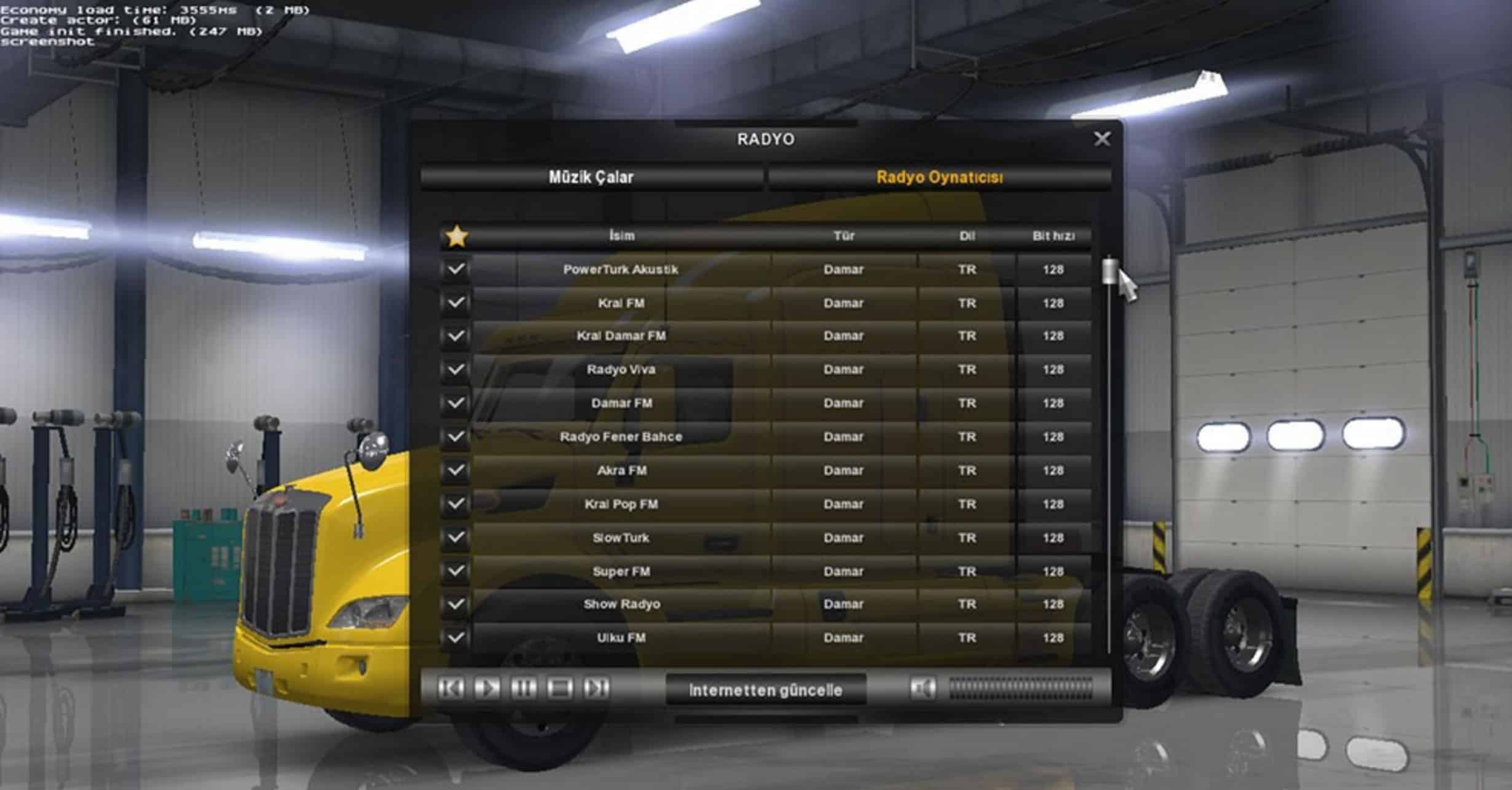The width and height of the screenshot is (1512, 790).
Task: Toggle the favorite check for Damar FM
Action: click(455, 403)
